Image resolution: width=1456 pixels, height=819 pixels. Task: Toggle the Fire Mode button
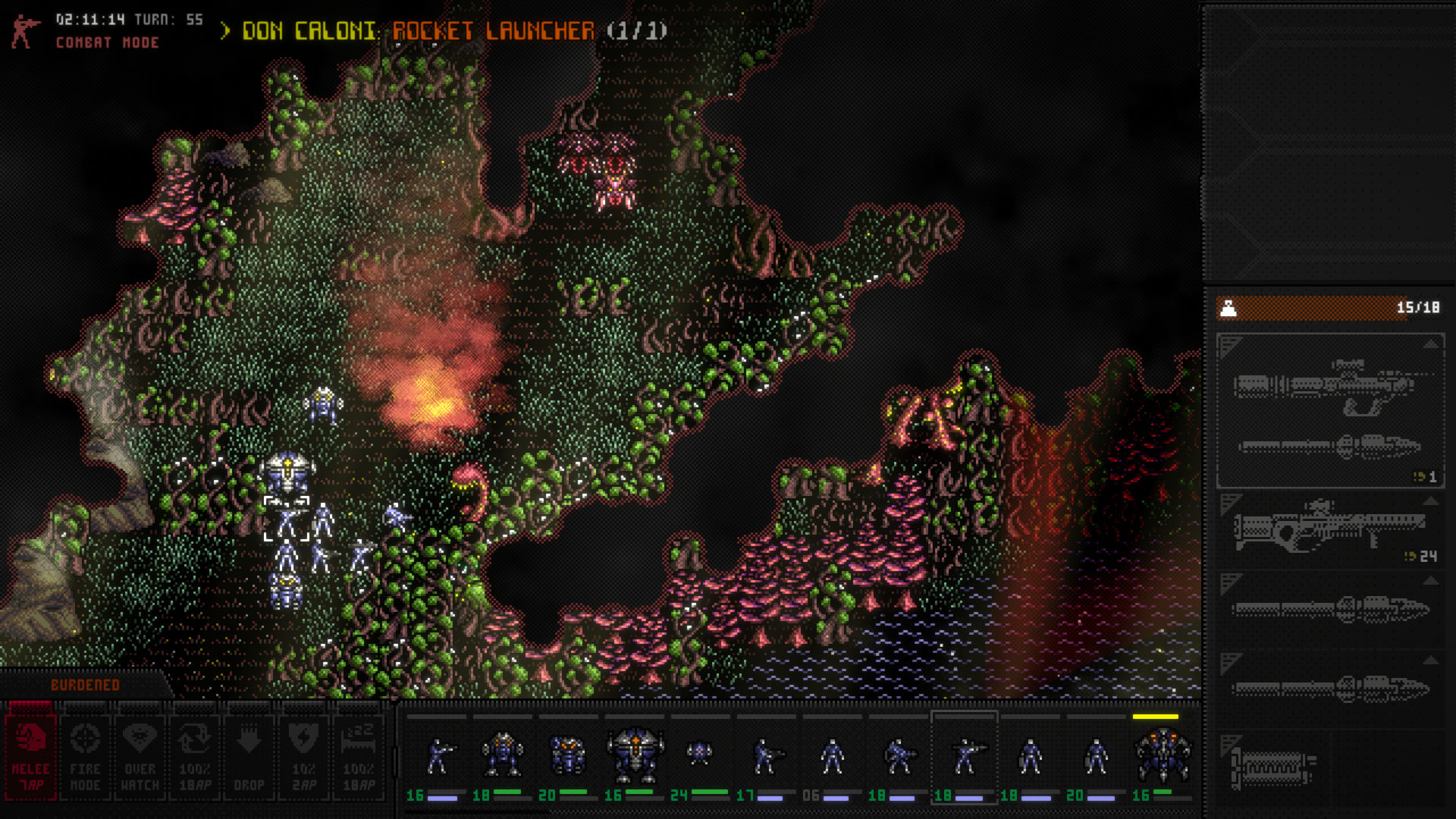click(x=85, y=757)
